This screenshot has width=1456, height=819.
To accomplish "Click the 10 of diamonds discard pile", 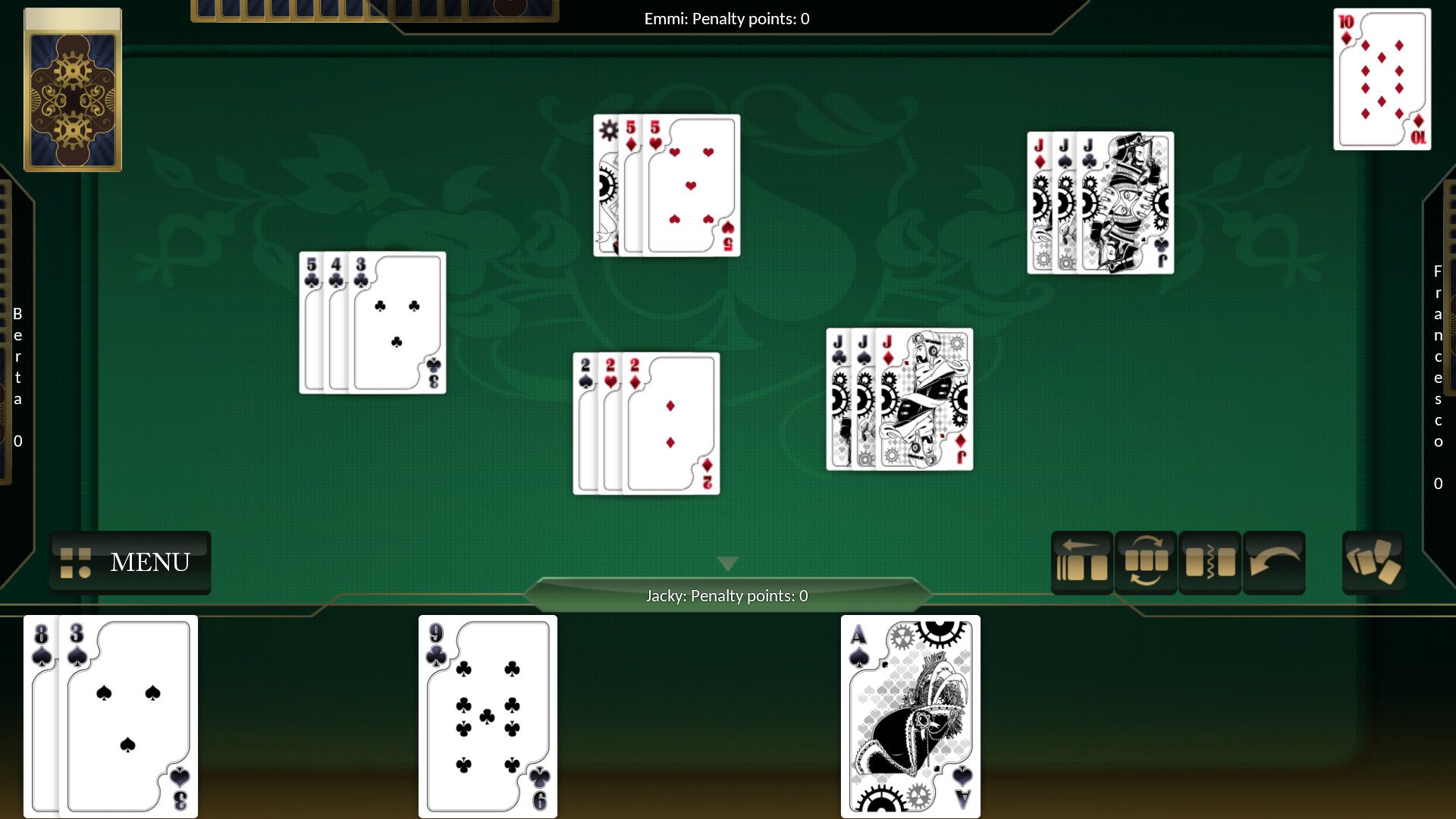I will click(1382, 79).
